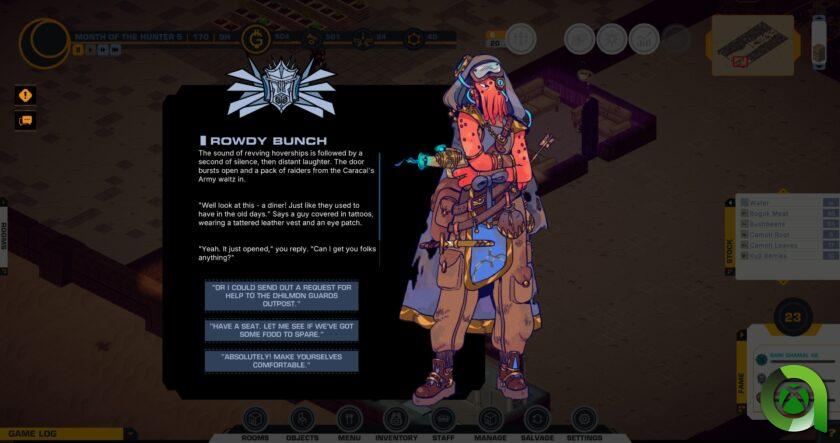Screen dimensions: 840x443
Task: Open the Manage panel
Action: pyautogui.click(x=490, y=421)
